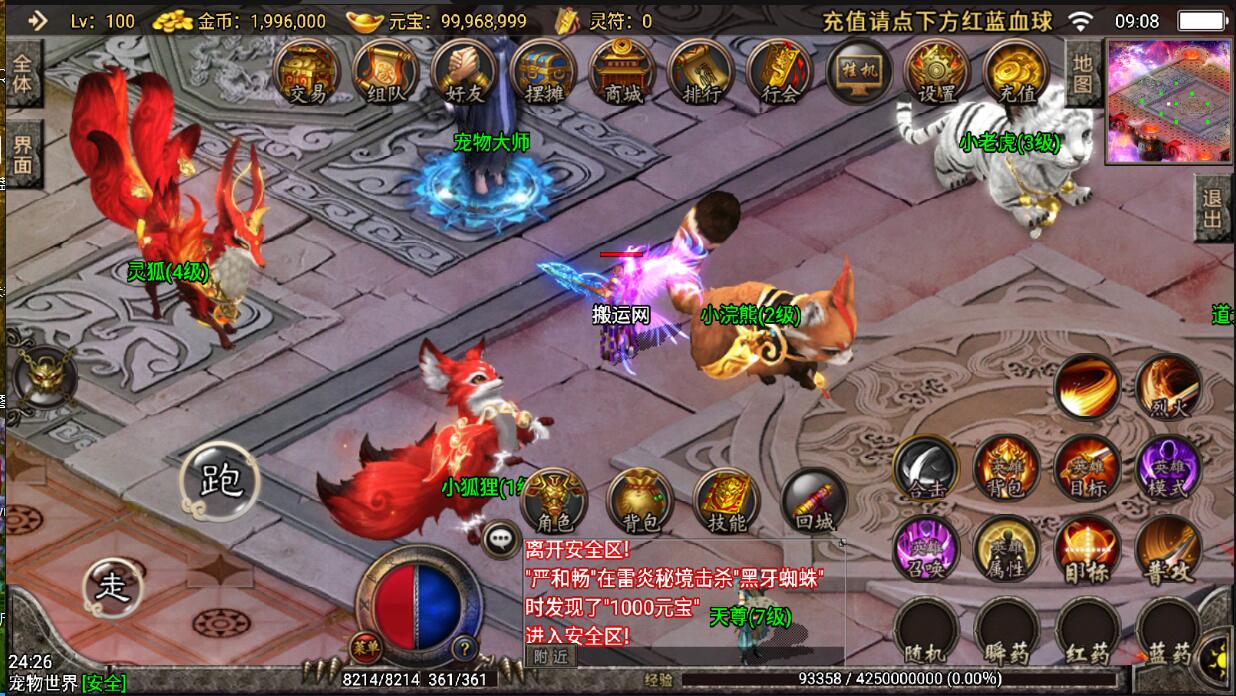The width and height of the screenshot is (1236, 696).
Task: Open the 组队 team panel
Action: coord(385,73)
